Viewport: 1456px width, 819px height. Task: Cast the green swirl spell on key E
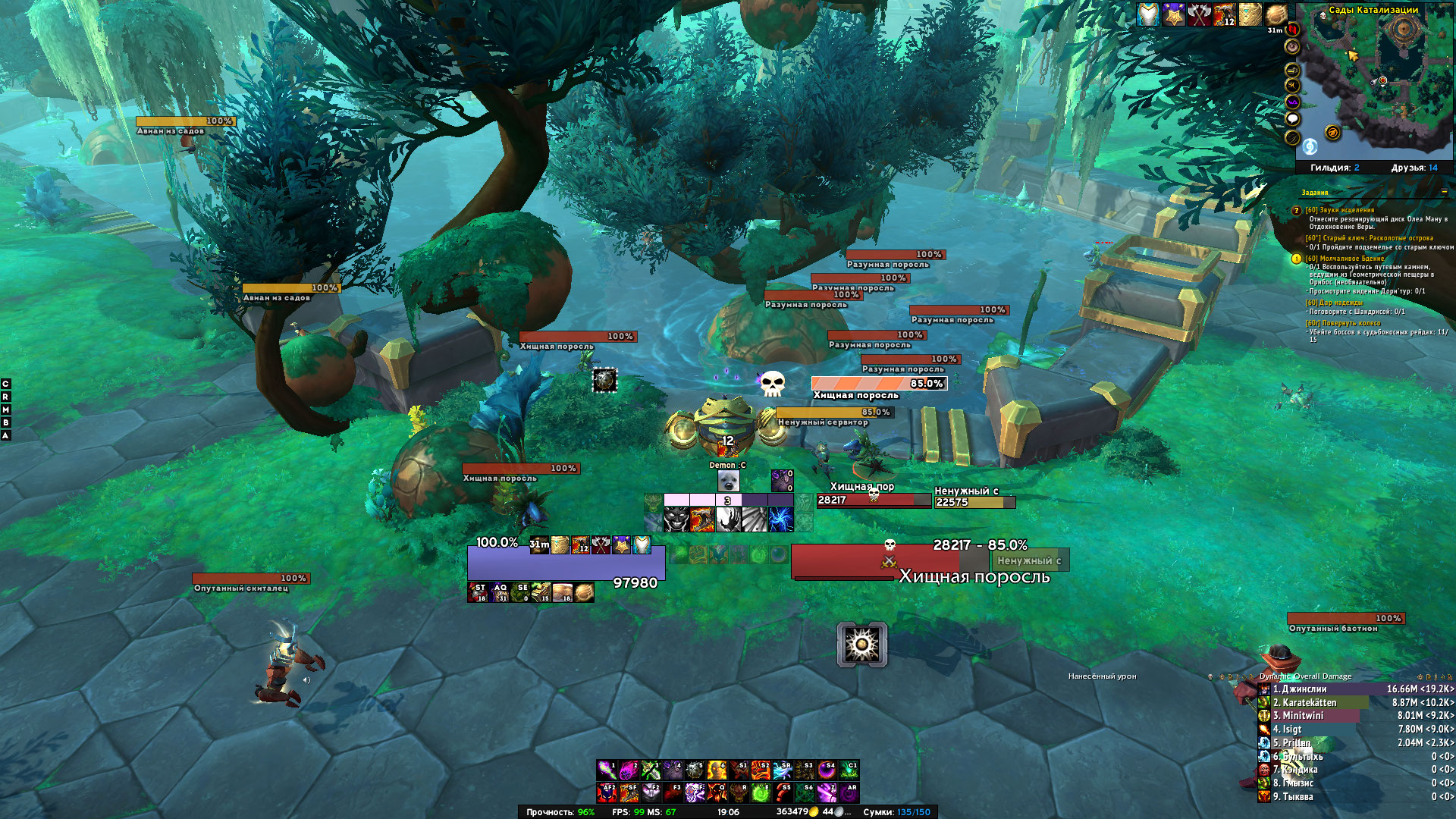click(761, 792)
